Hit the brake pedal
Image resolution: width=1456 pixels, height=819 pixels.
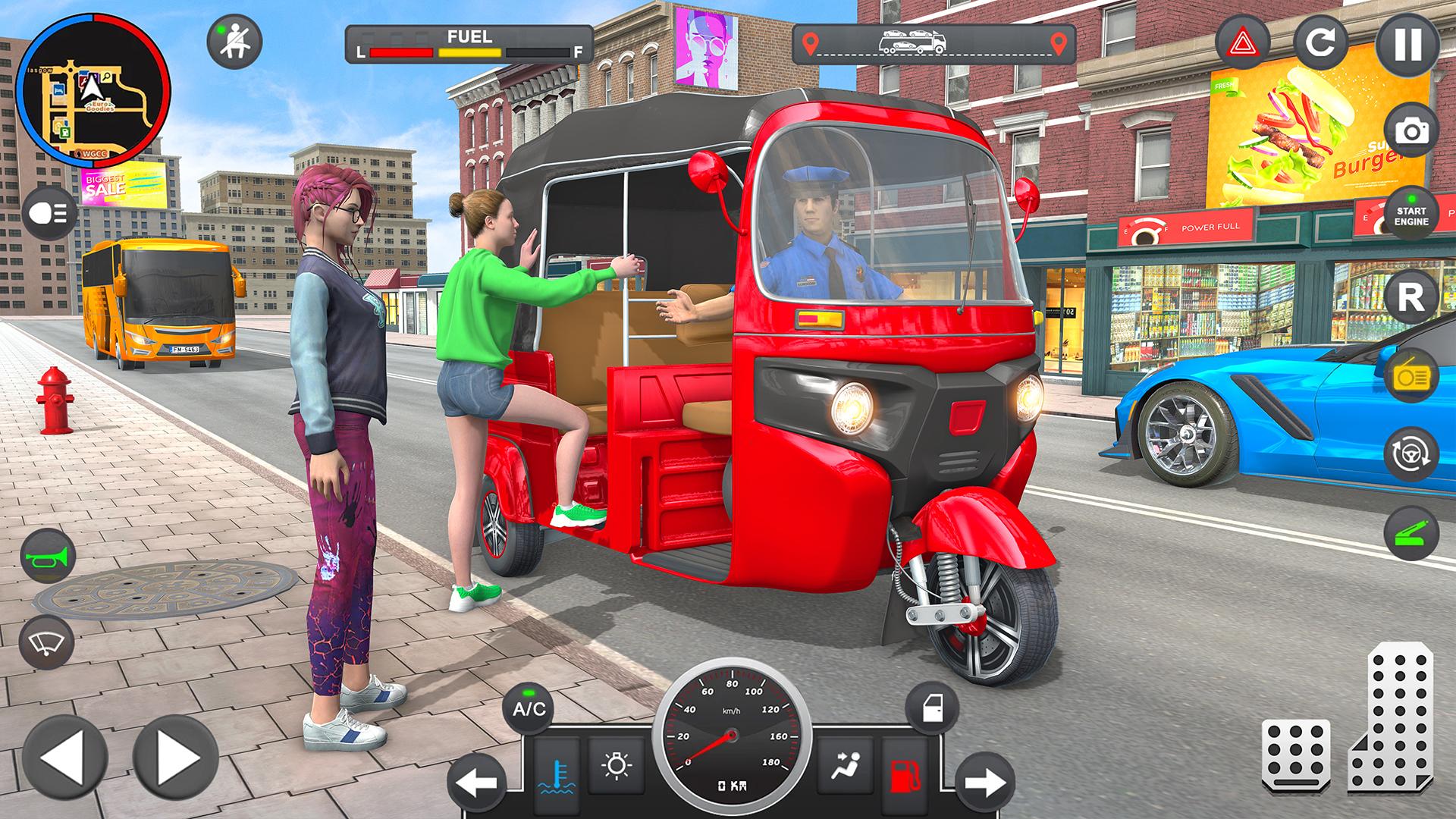[1295, 755]
